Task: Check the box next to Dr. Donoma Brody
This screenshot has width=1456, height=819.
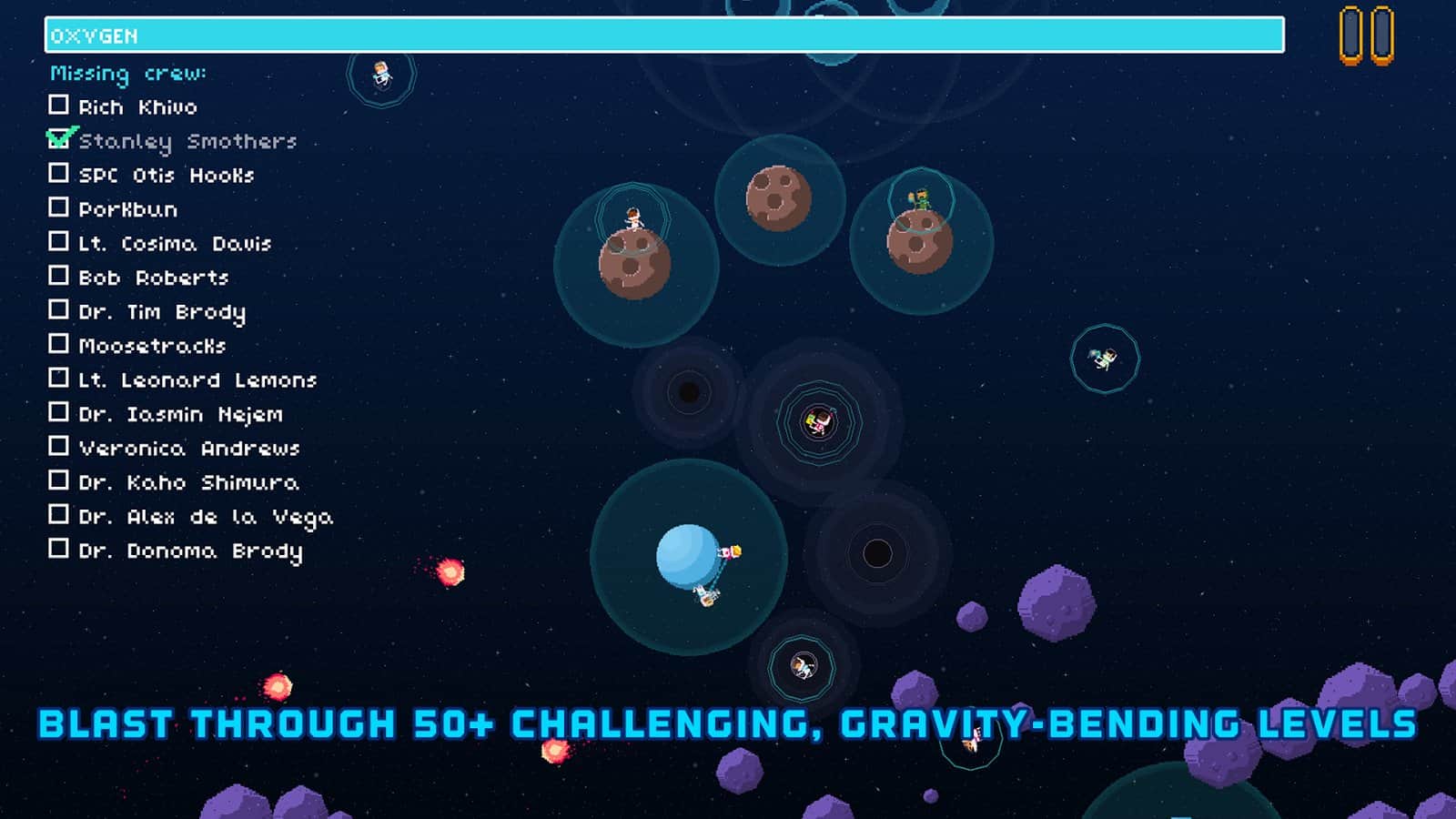Action: 60,550
